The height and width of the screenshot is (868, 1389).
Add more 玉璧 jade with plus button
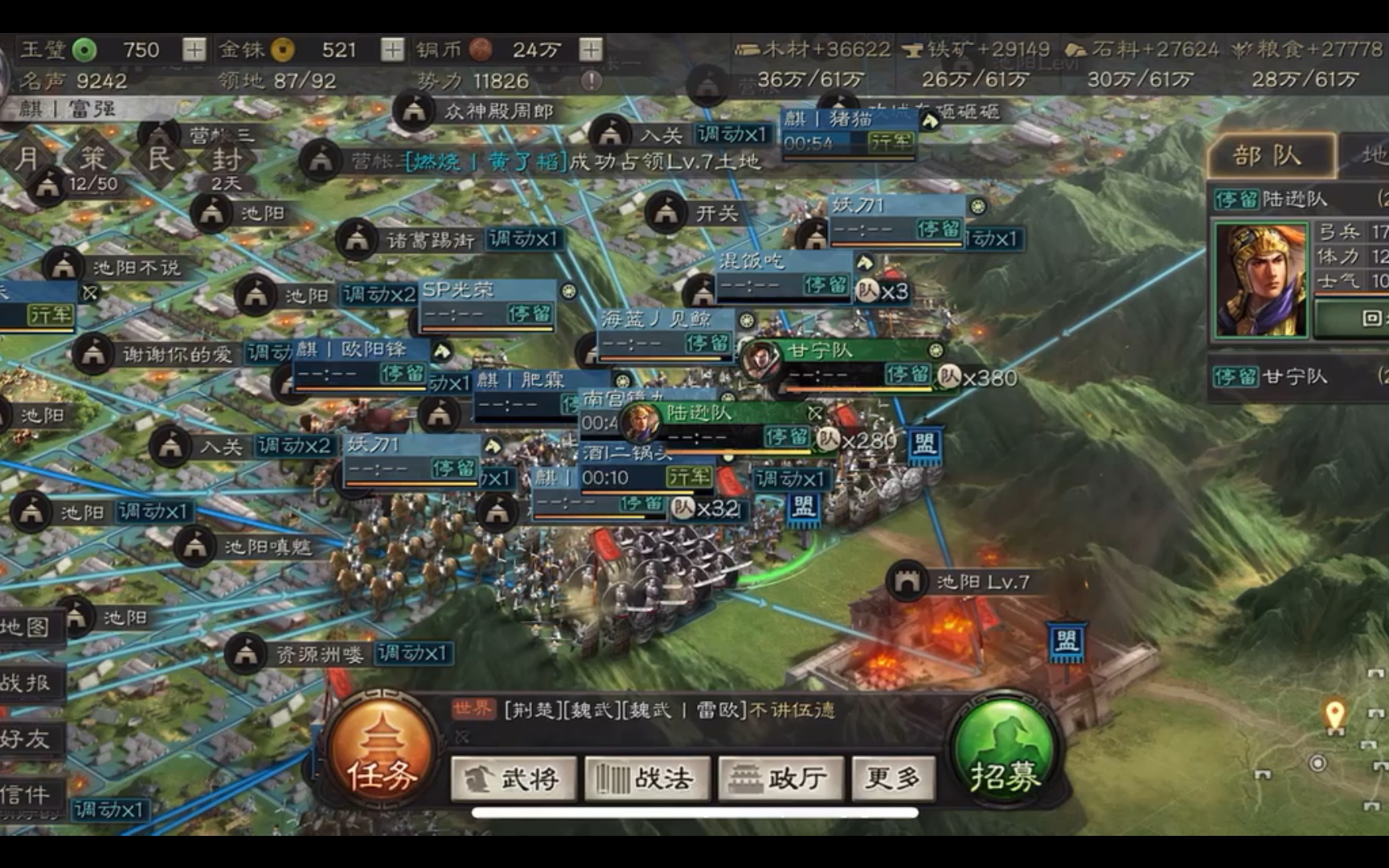(x=194, y=50)
